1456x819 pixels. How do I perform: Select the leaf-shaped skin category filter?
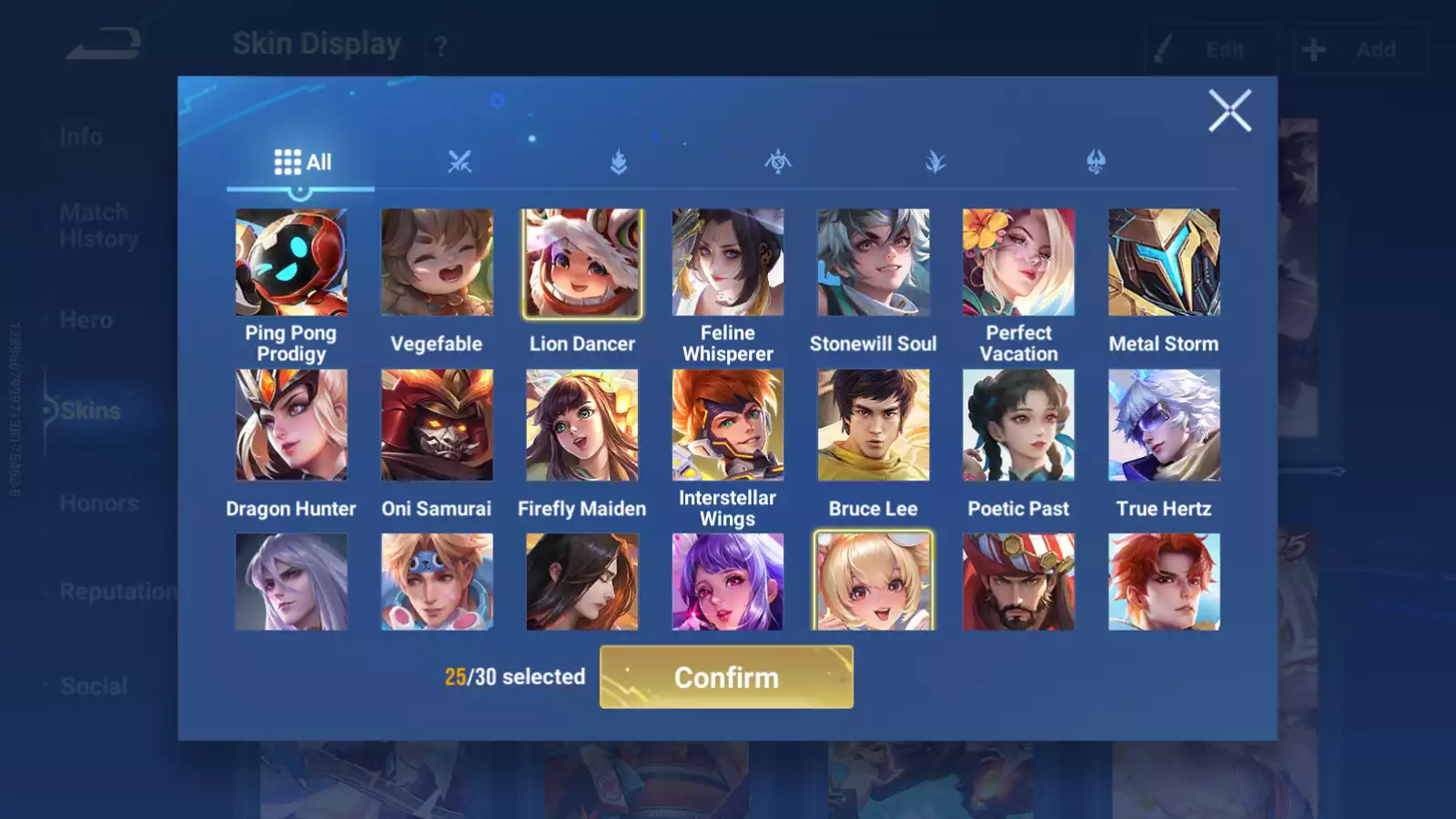point(937,164)
